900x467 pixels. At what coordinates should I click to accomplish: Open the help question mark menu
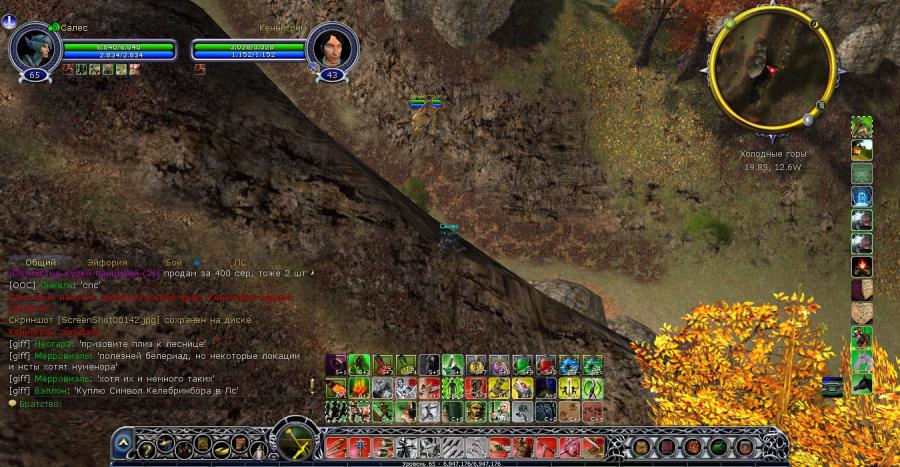pyautogui.click(x=146, y=446)
